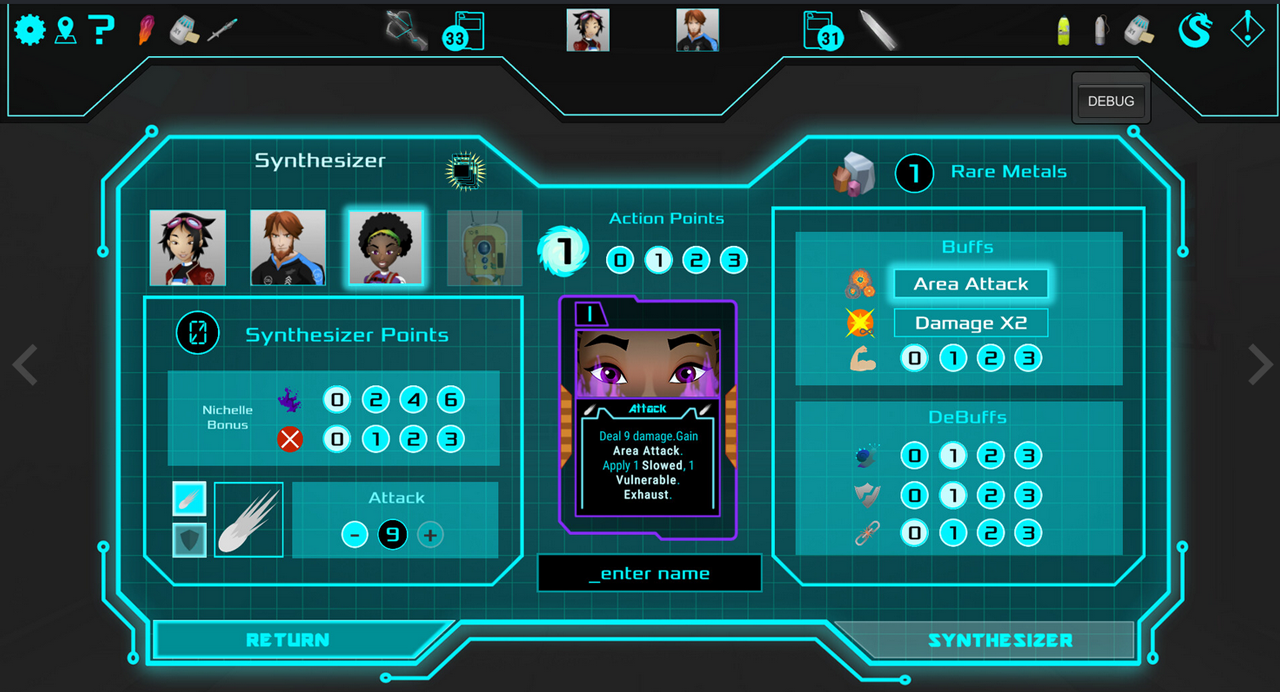
Task: Click the enter name text field
Action: [650, 573]
